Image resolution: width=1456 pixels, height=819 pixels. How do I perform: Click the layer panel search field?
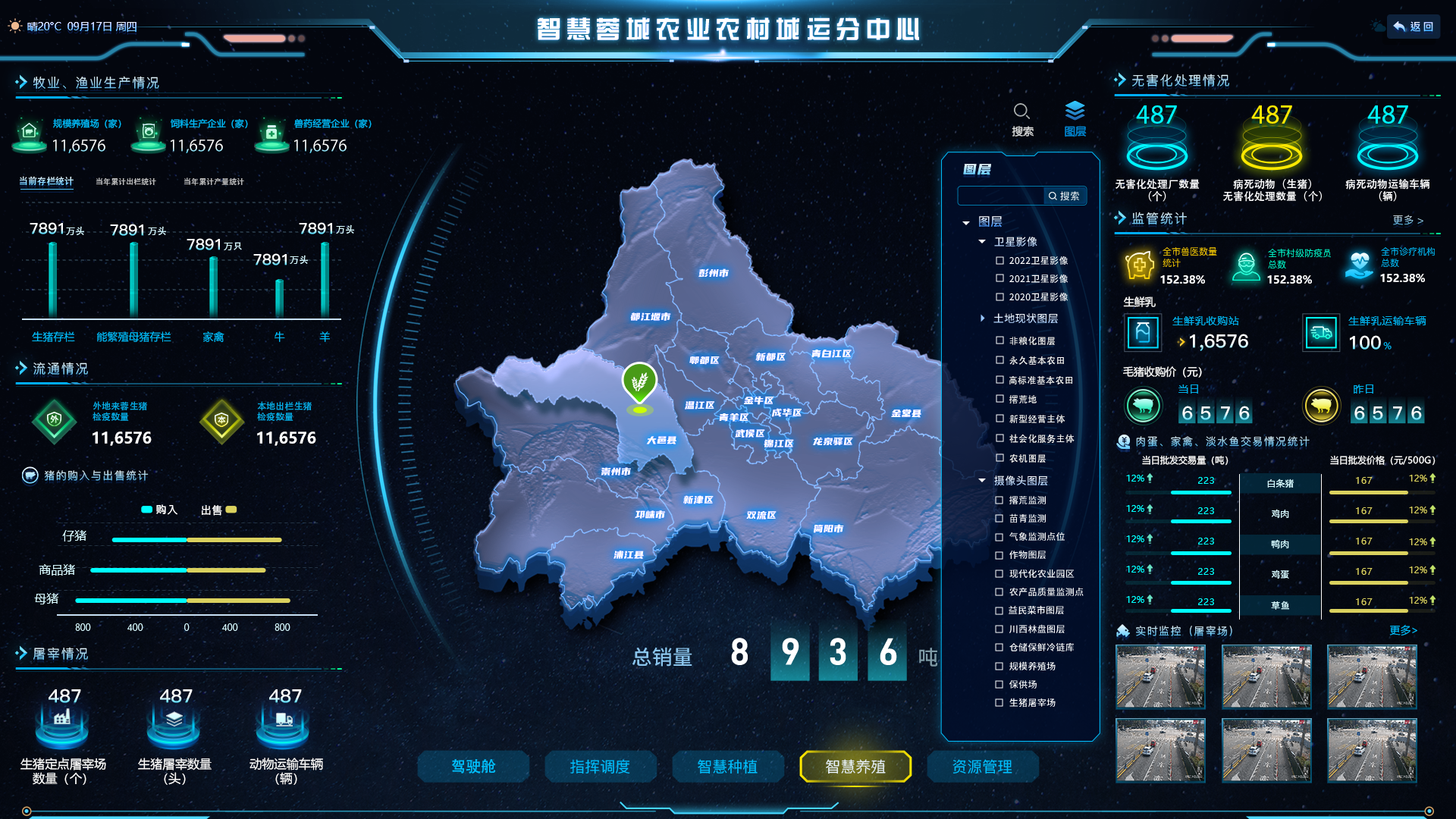pyautogui.click(x=1001, y=196)
